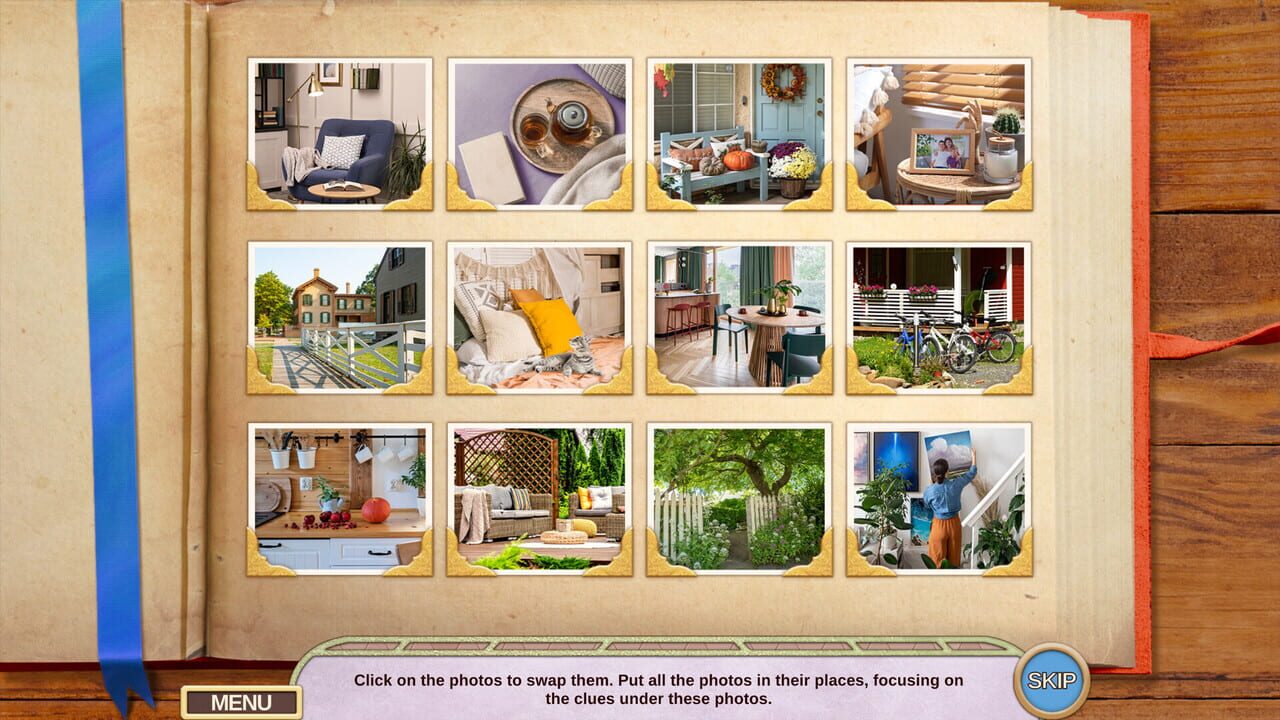This screenshot has width=1280, height=720.
Task: Click the tea tray photo
Action: coord(540,135)
